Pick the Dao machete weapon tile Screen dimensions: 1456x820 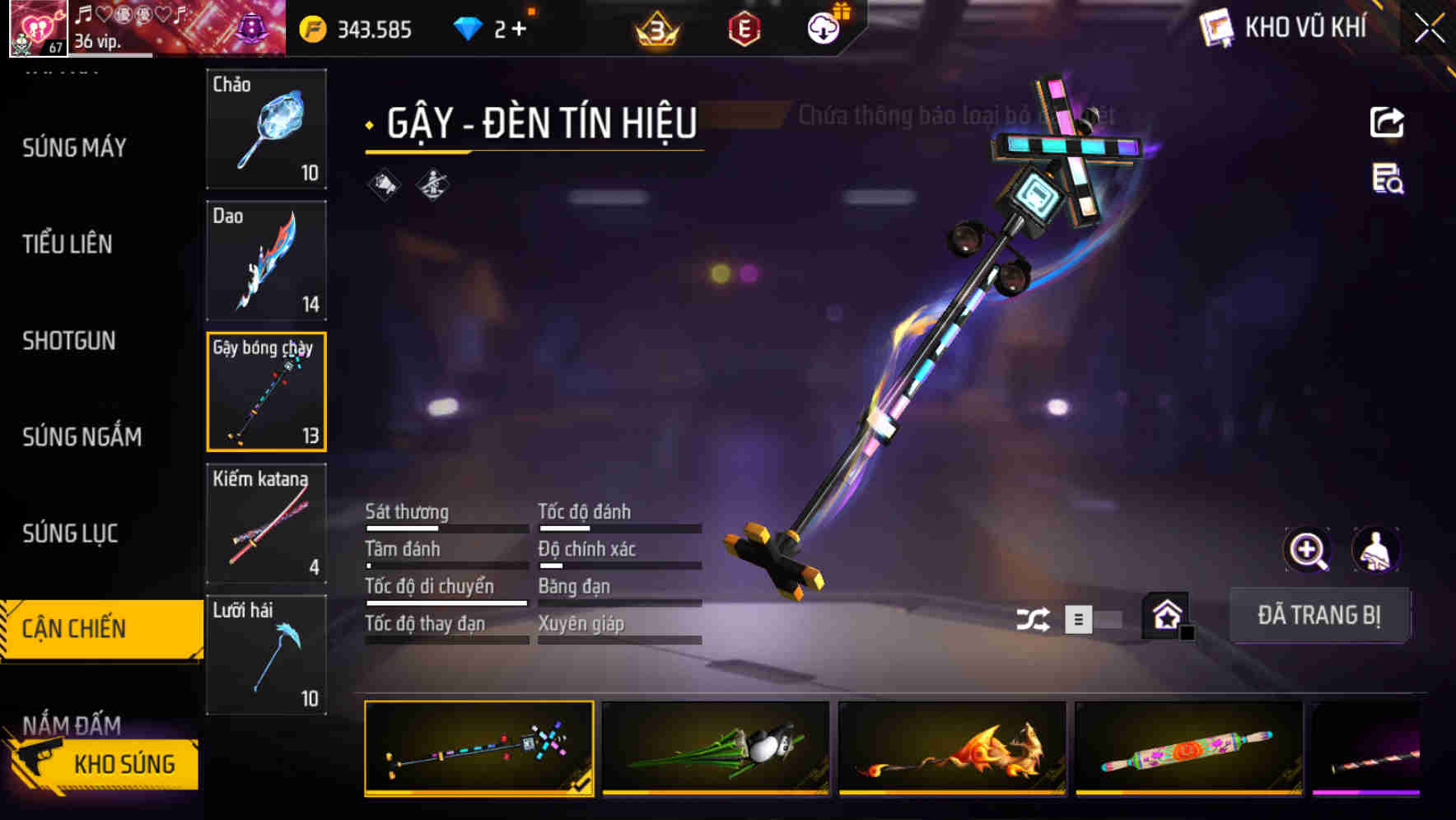pyautogui.click(x=266, y=260)
